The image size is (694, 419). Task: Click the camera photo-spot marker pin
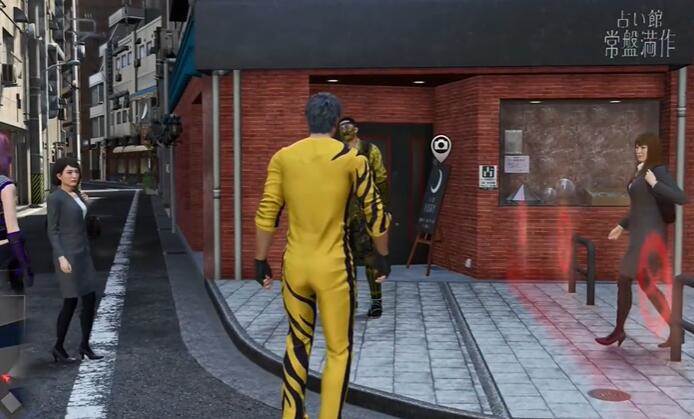pos(440,147)
